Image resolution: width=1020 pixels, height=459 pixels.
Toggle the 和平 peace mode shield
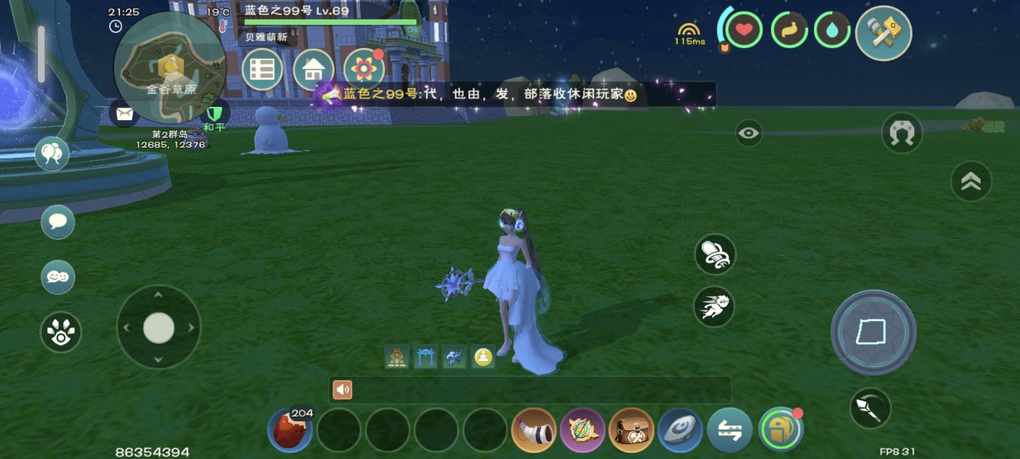tap(213, 114)
